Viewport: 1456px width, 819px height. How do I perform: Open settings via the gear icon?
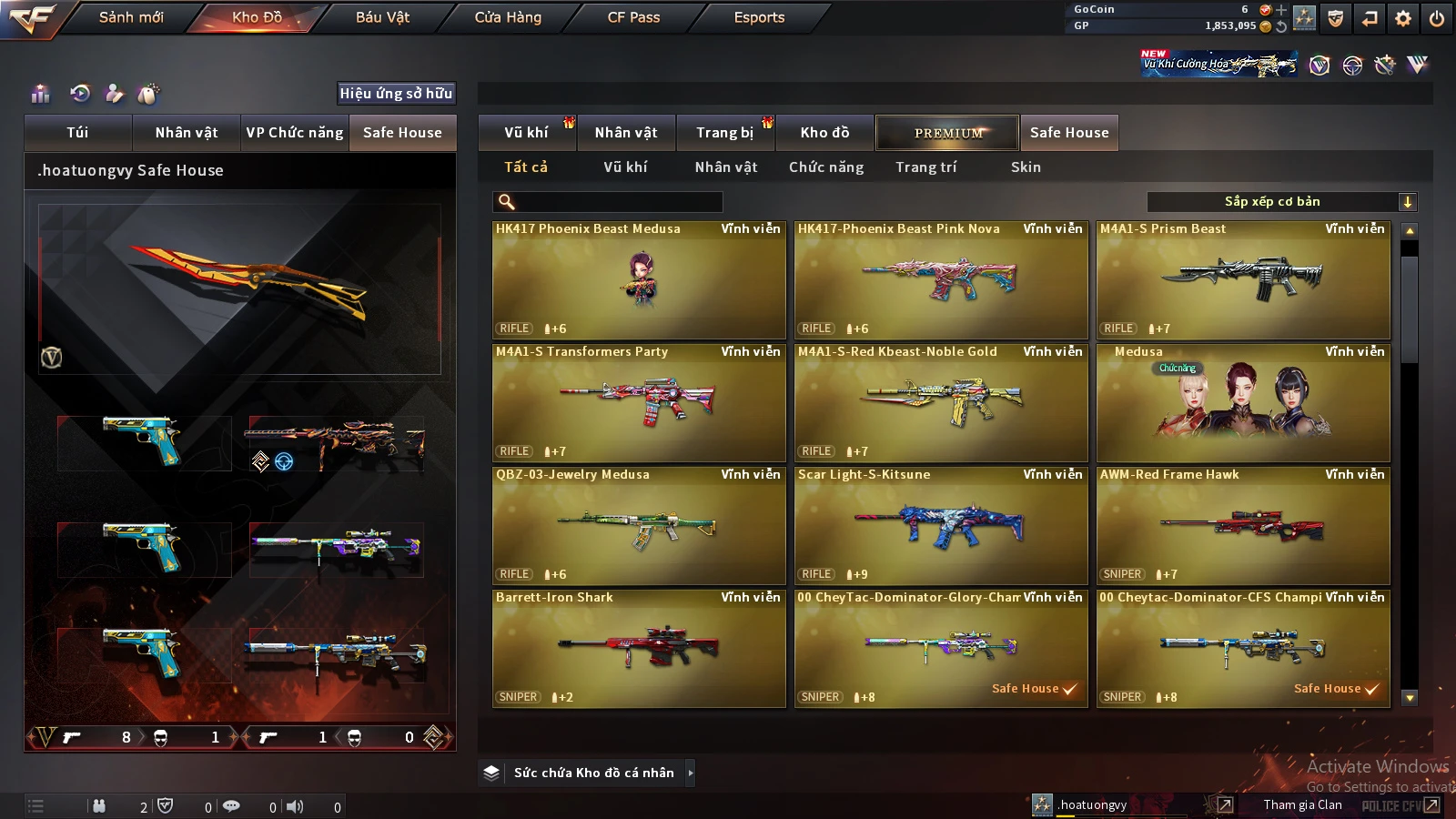point(1403,18)
